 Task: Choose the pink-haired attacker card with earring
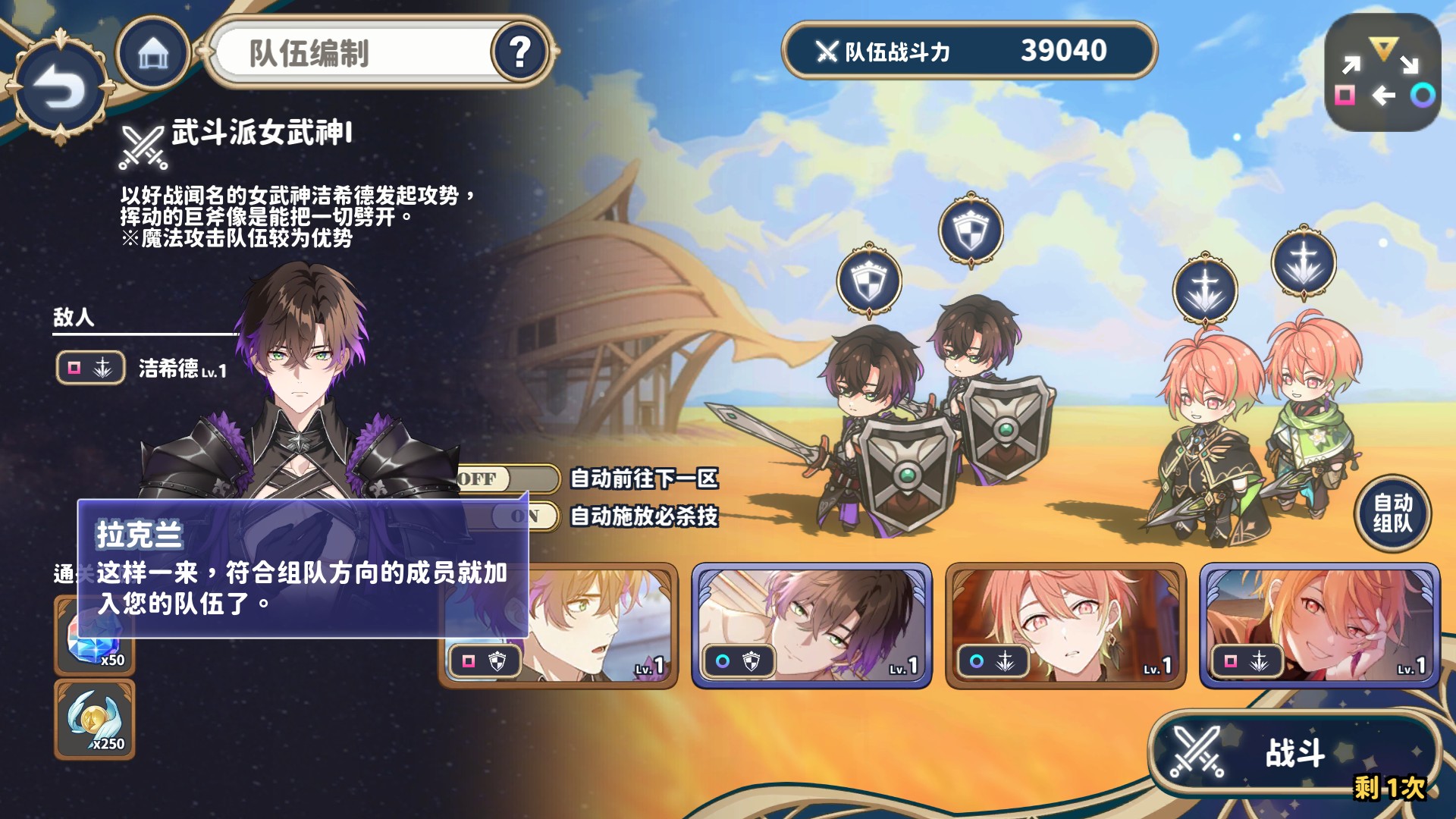coord(1065,626)
